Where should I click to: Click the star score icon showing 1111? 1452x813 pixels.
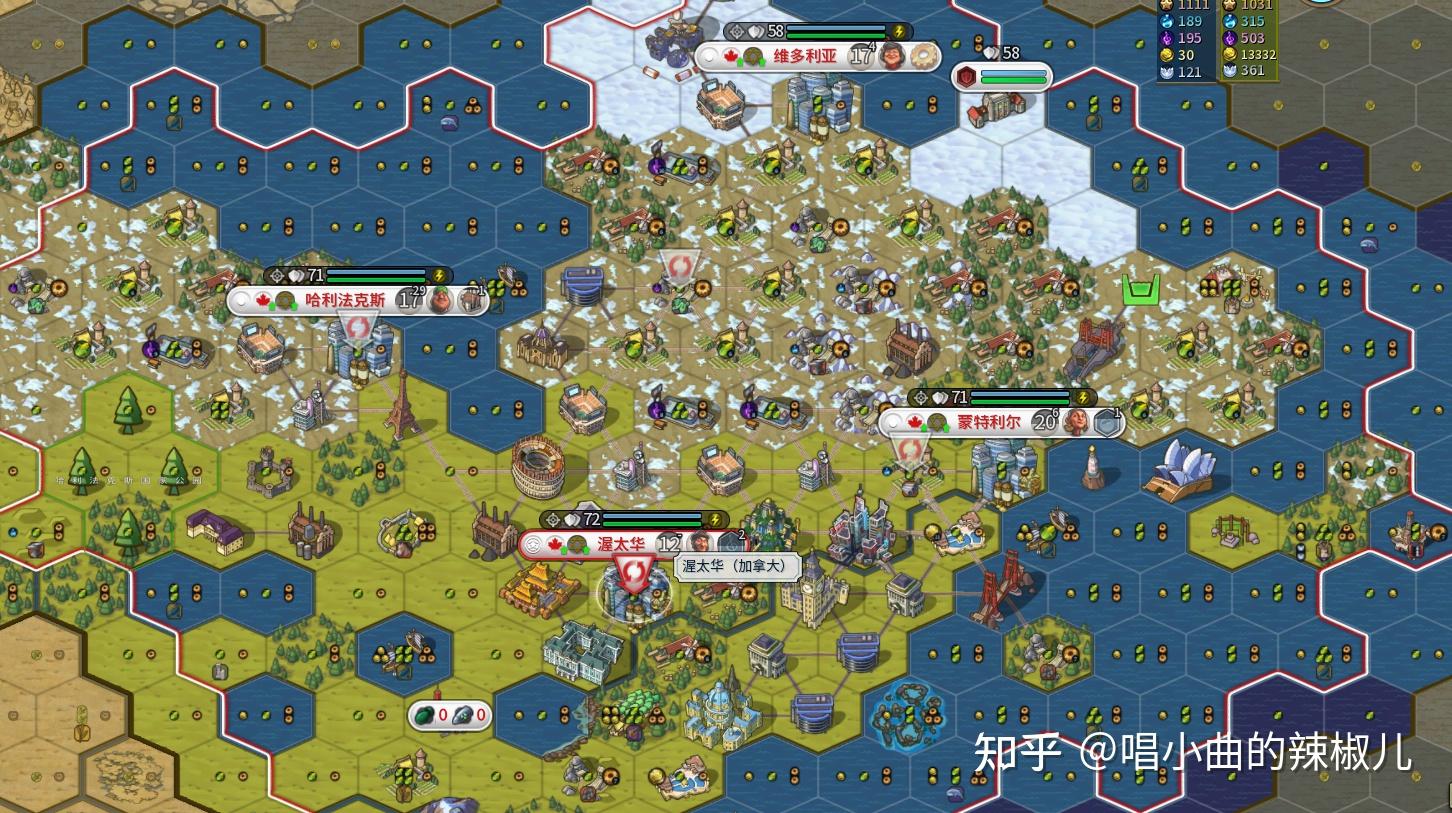point(1166,6)
